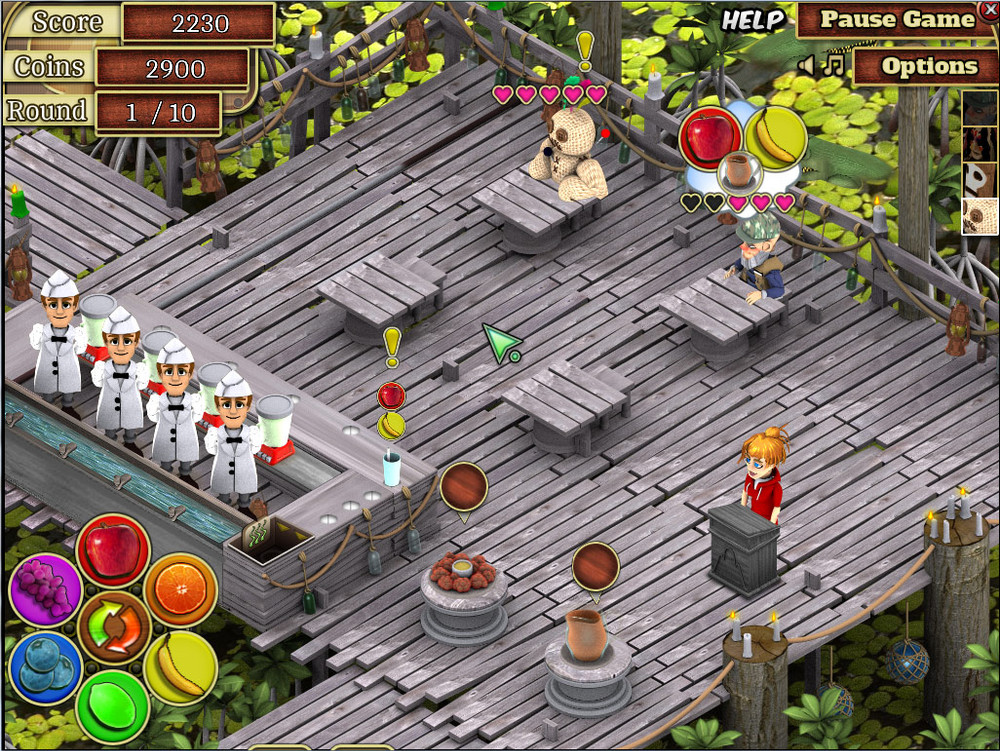Choose the orange fruit button
Screen dimensions: 1000x751
tap(180, 589)
